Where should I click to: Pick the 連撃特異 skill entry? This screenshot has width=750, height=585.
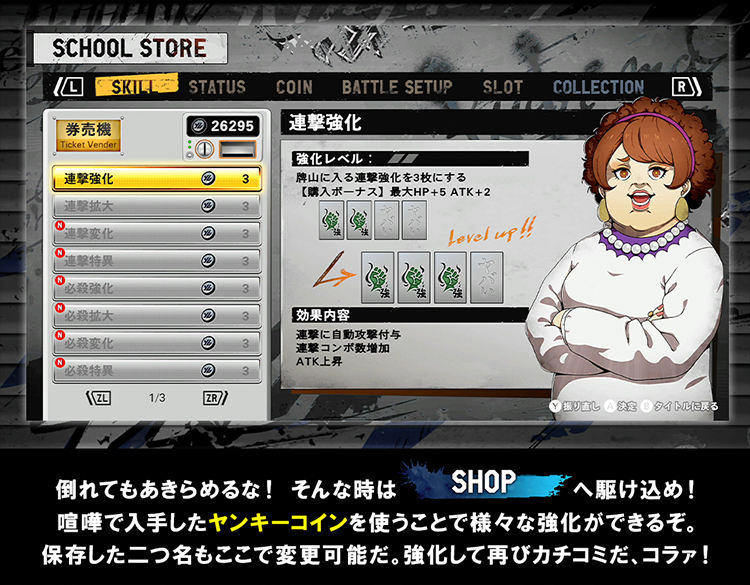(x=157, y=261)
